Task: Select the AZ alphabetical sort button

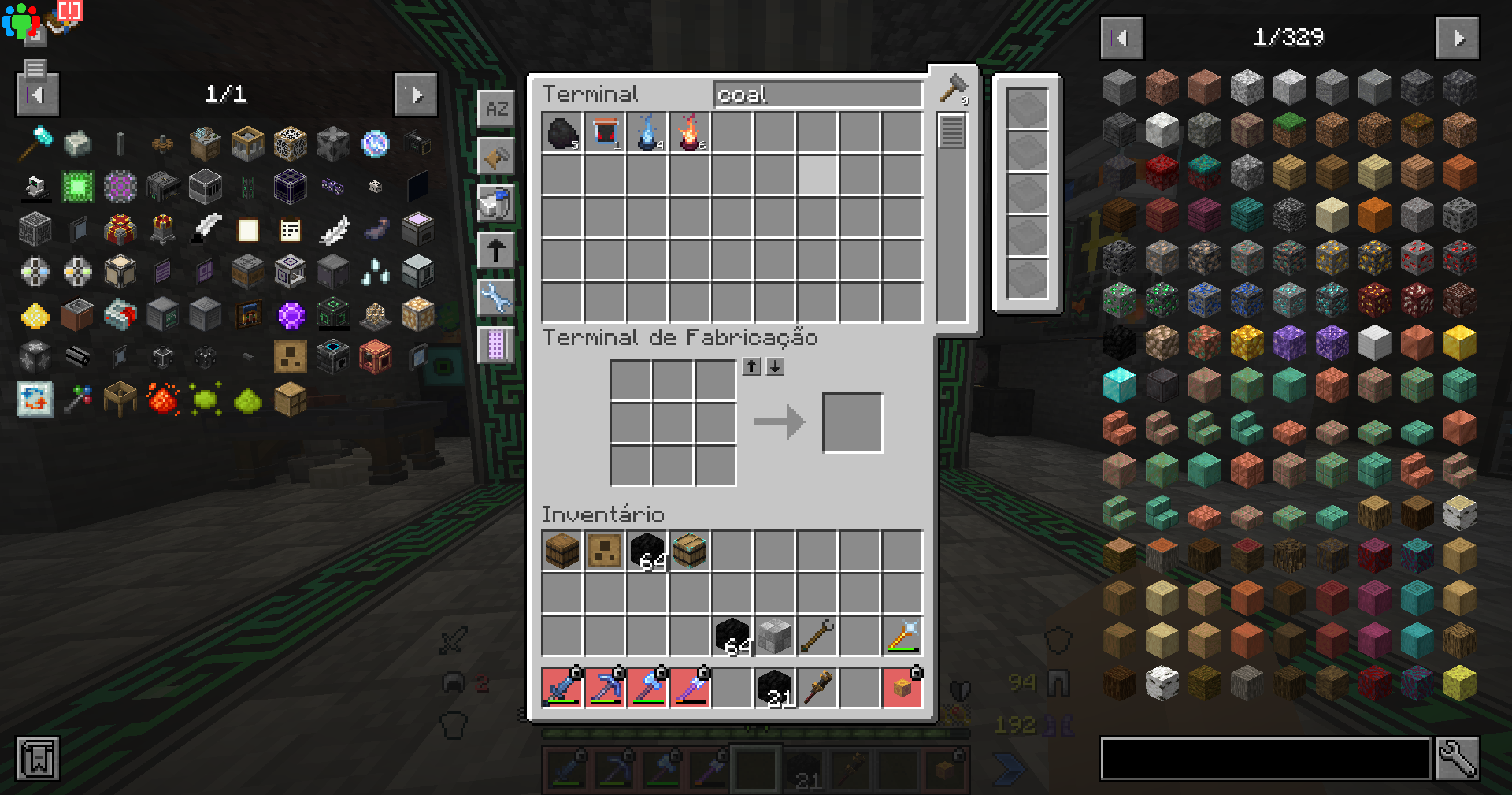Action: click(x=496, y=110)
